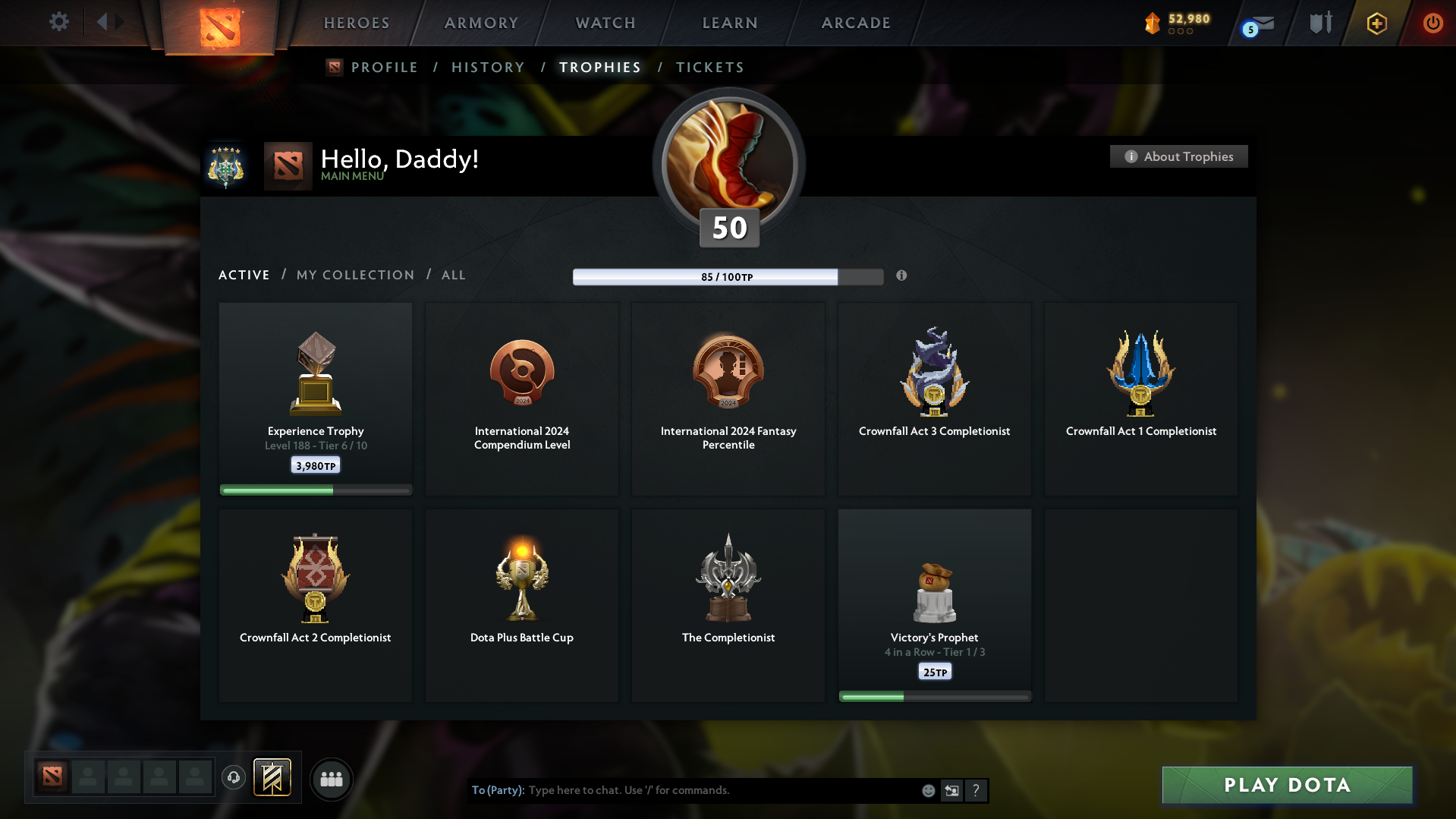Click the 85/100 TP progress bar
Image resolution: width=1456 pixels, height=819 pixels.
click(x=728, y=276)
